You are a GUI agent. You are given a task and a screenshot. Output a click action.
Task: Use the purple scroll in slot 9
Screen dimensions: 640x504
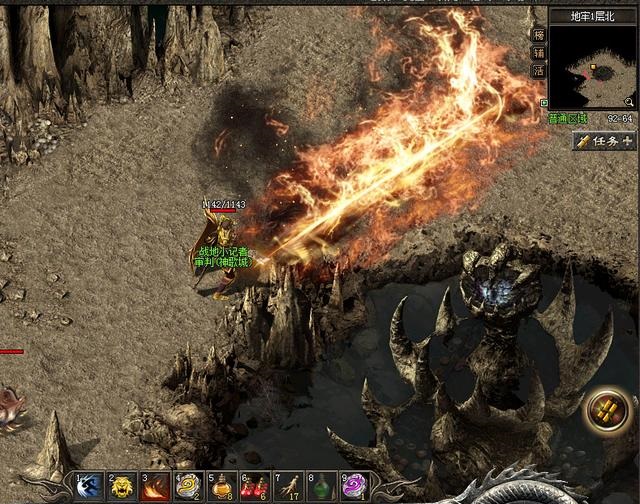pos(354,487)
